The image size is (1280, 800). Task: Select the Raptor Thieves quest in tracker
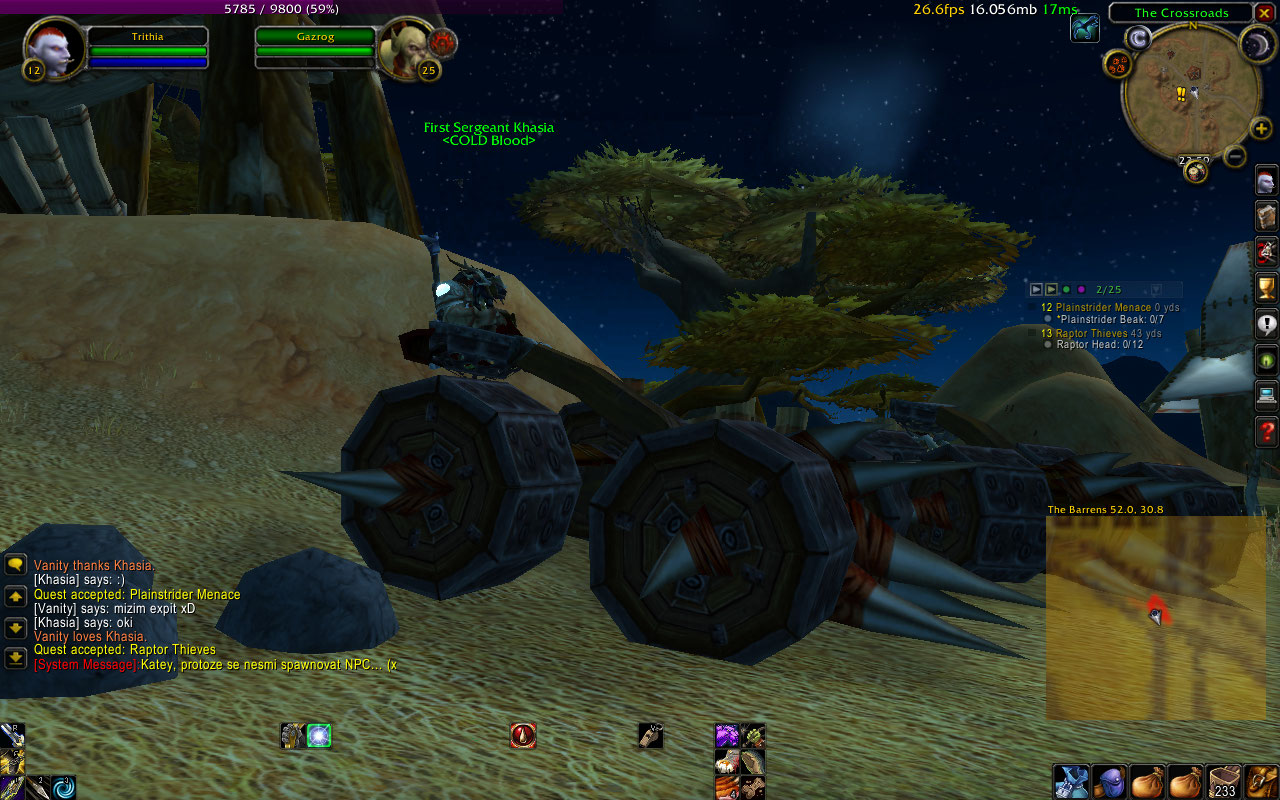(1098, 333)
